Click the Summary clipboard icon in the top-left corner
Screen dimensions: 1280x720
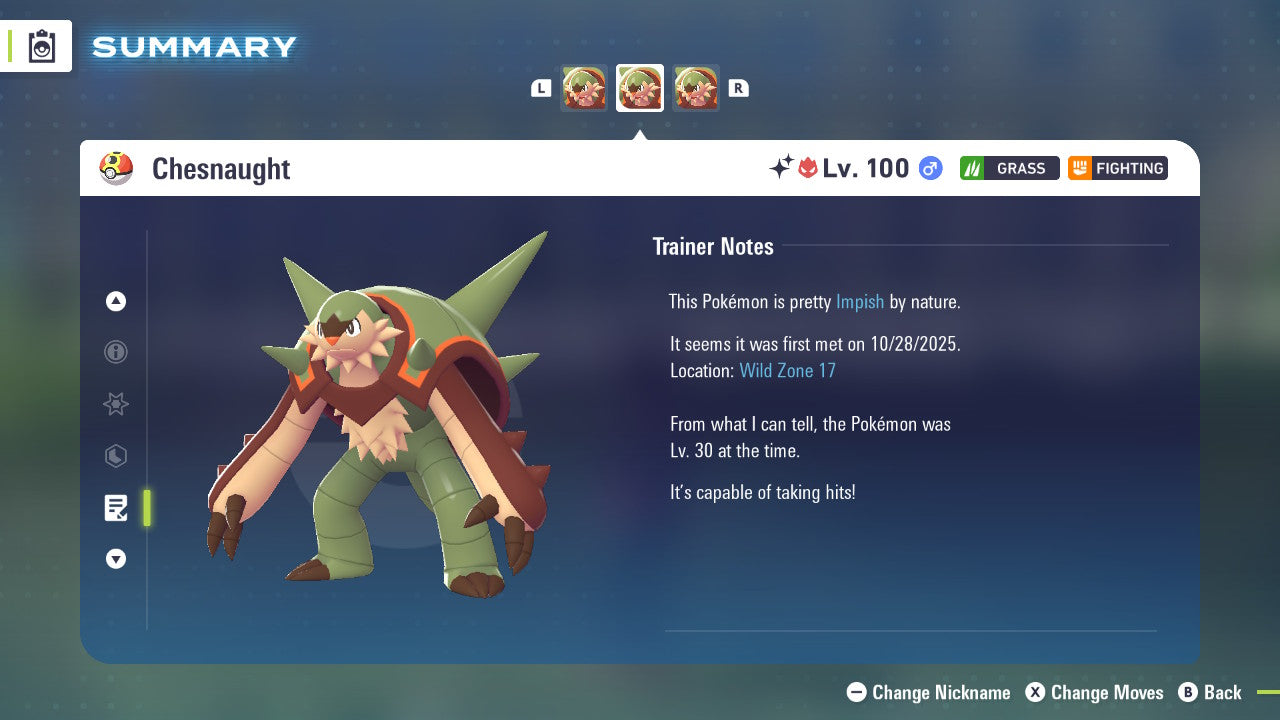tap(41, 46)
